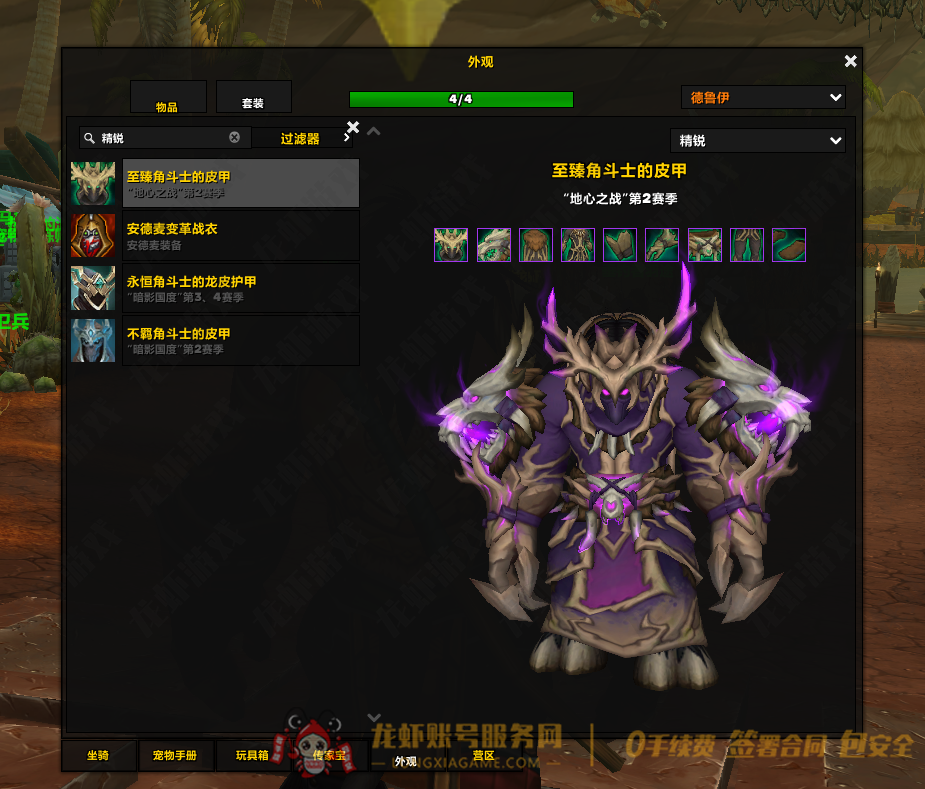The height and width of the screenshot is (789, 925).
Task: Open the 德鲁伊 class dropdown
Action: pyautogui.click(x=763, y=98)
